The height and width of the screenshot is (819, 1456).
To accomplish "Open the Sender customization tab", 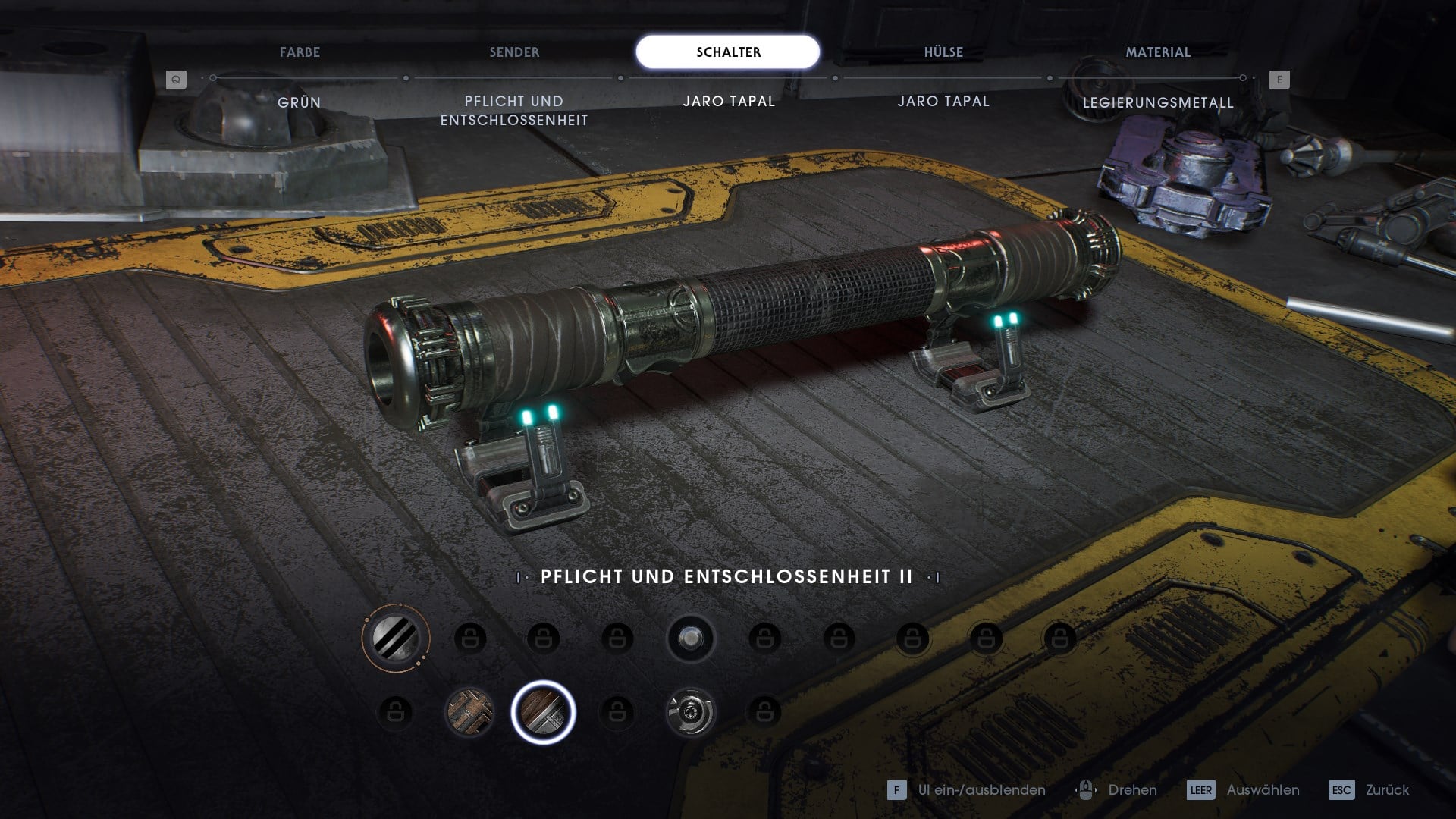I will (x=514, y=52).
